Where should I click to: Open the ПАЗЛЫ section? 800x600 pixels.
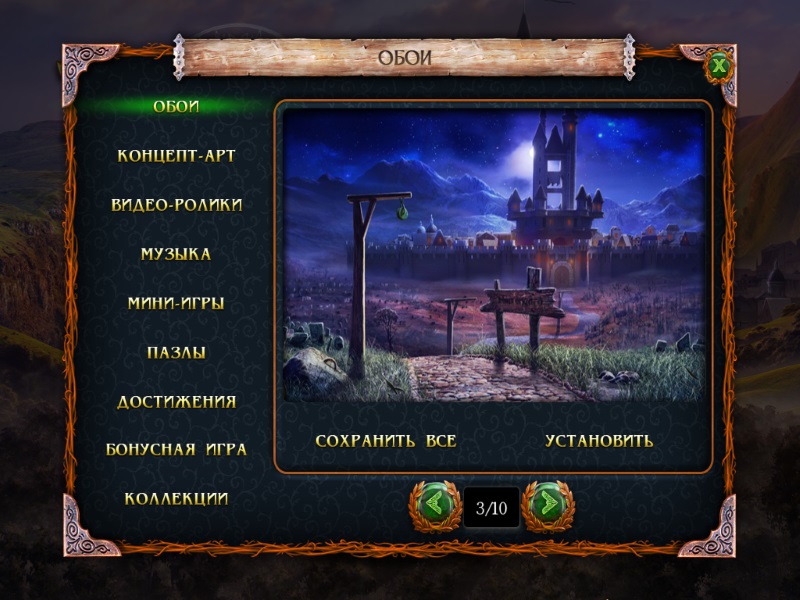point(176,352)
